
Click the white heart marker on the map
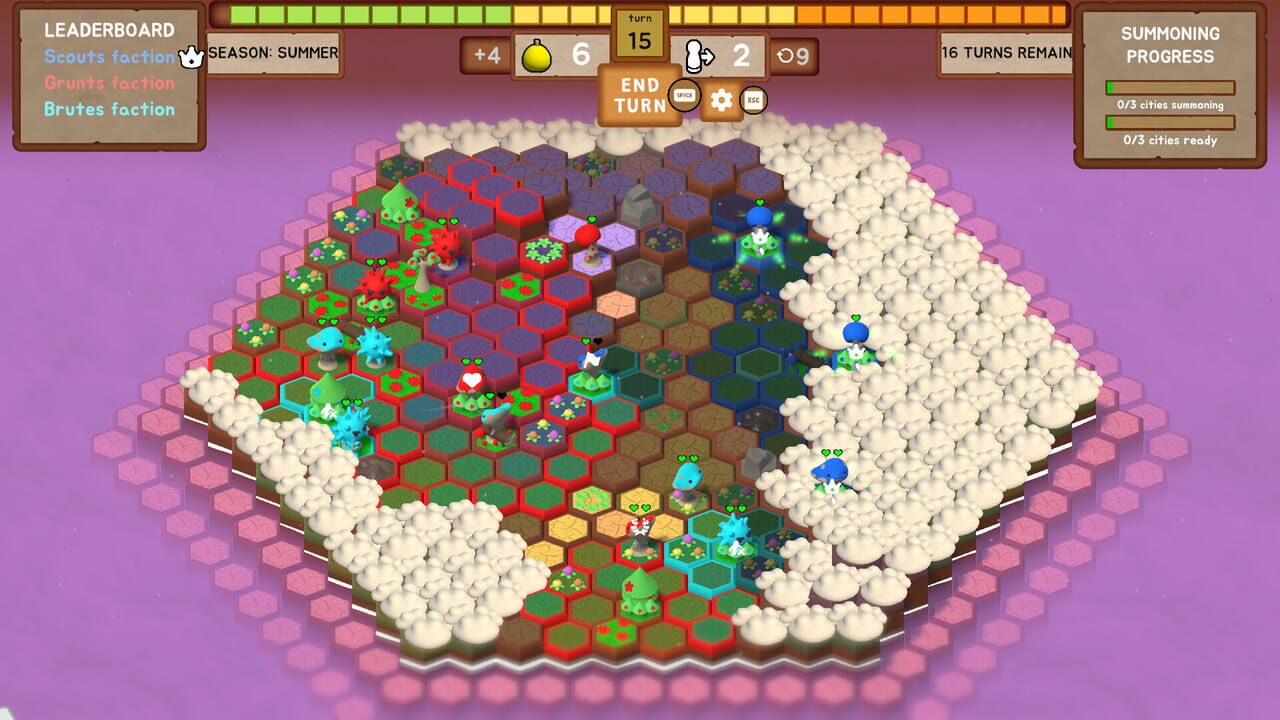click(471, 378)
